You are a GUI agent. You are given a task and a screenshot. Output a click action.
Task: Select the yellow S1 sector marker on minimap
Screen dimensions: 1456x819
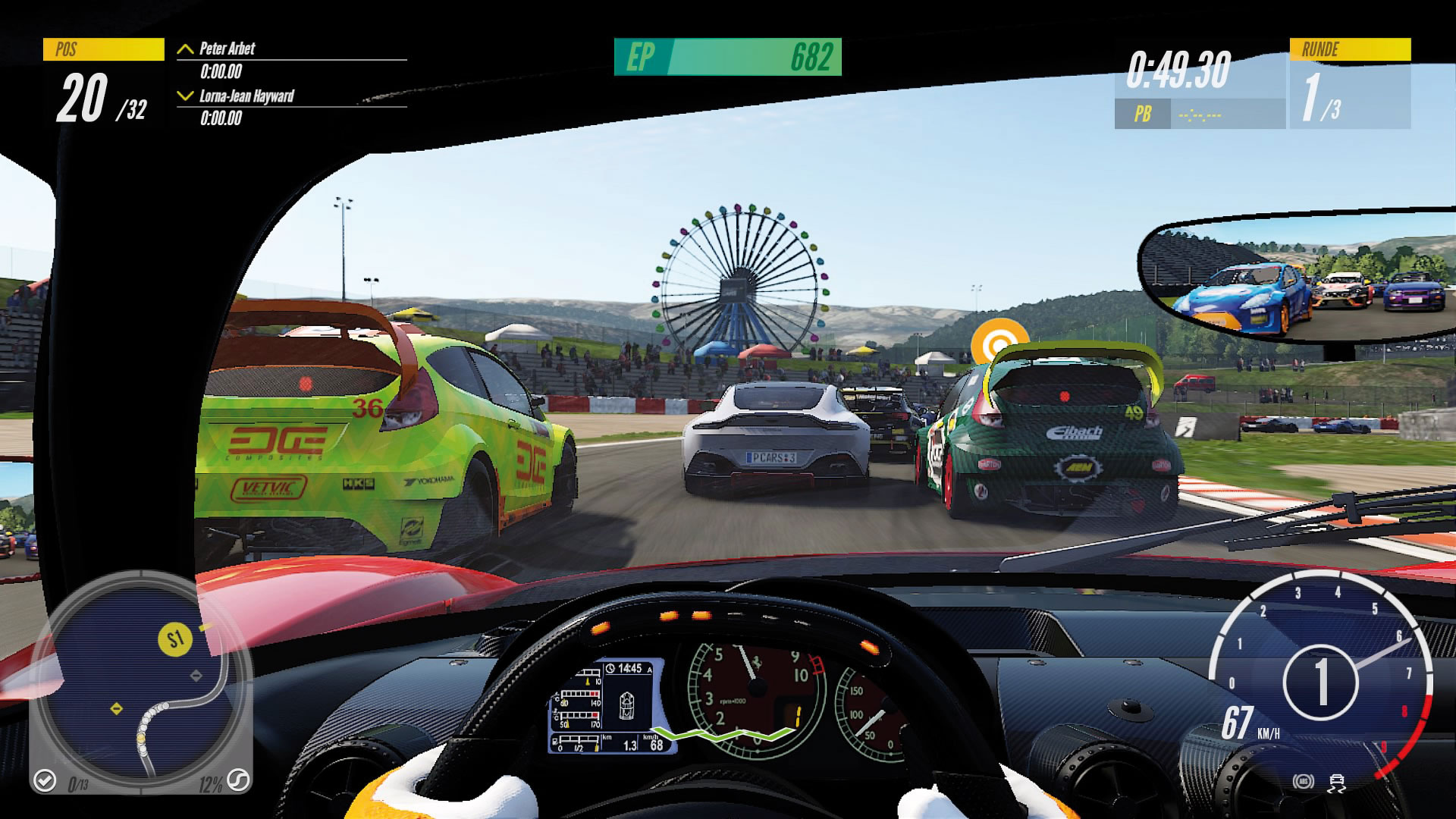[175, 639]
